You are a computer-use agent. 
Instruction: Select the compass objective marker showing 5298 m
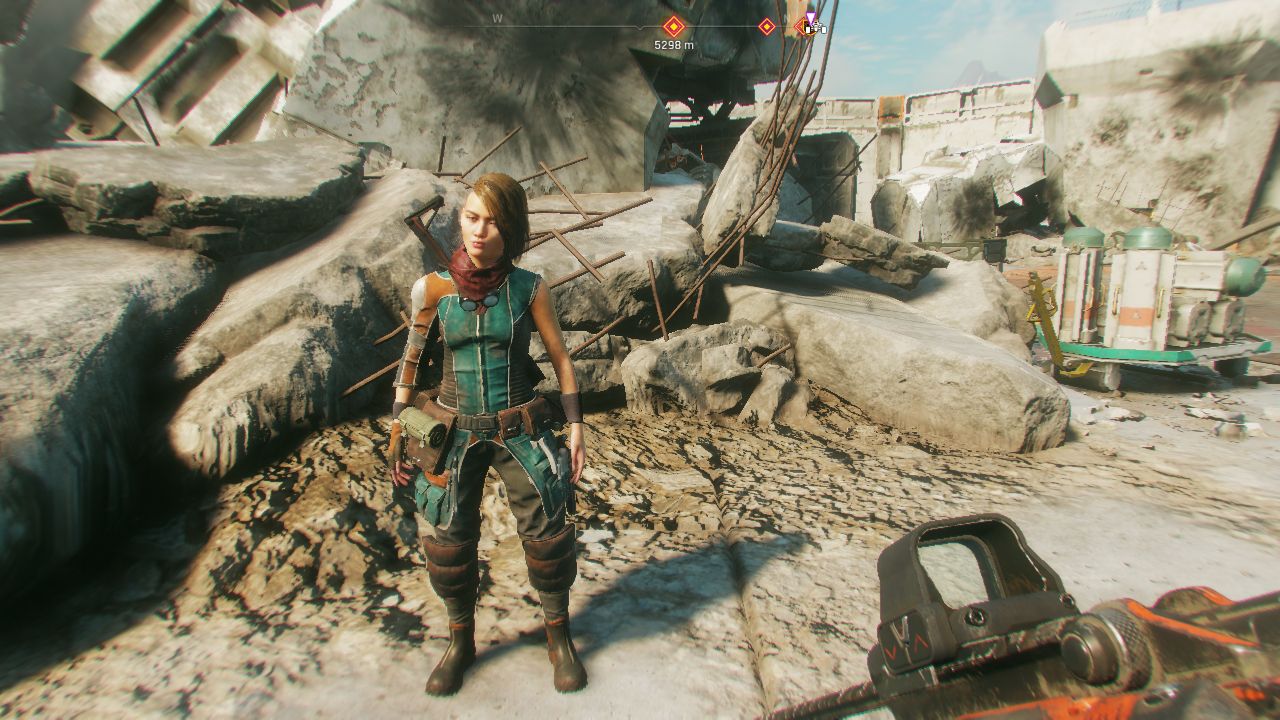(673, 26)
